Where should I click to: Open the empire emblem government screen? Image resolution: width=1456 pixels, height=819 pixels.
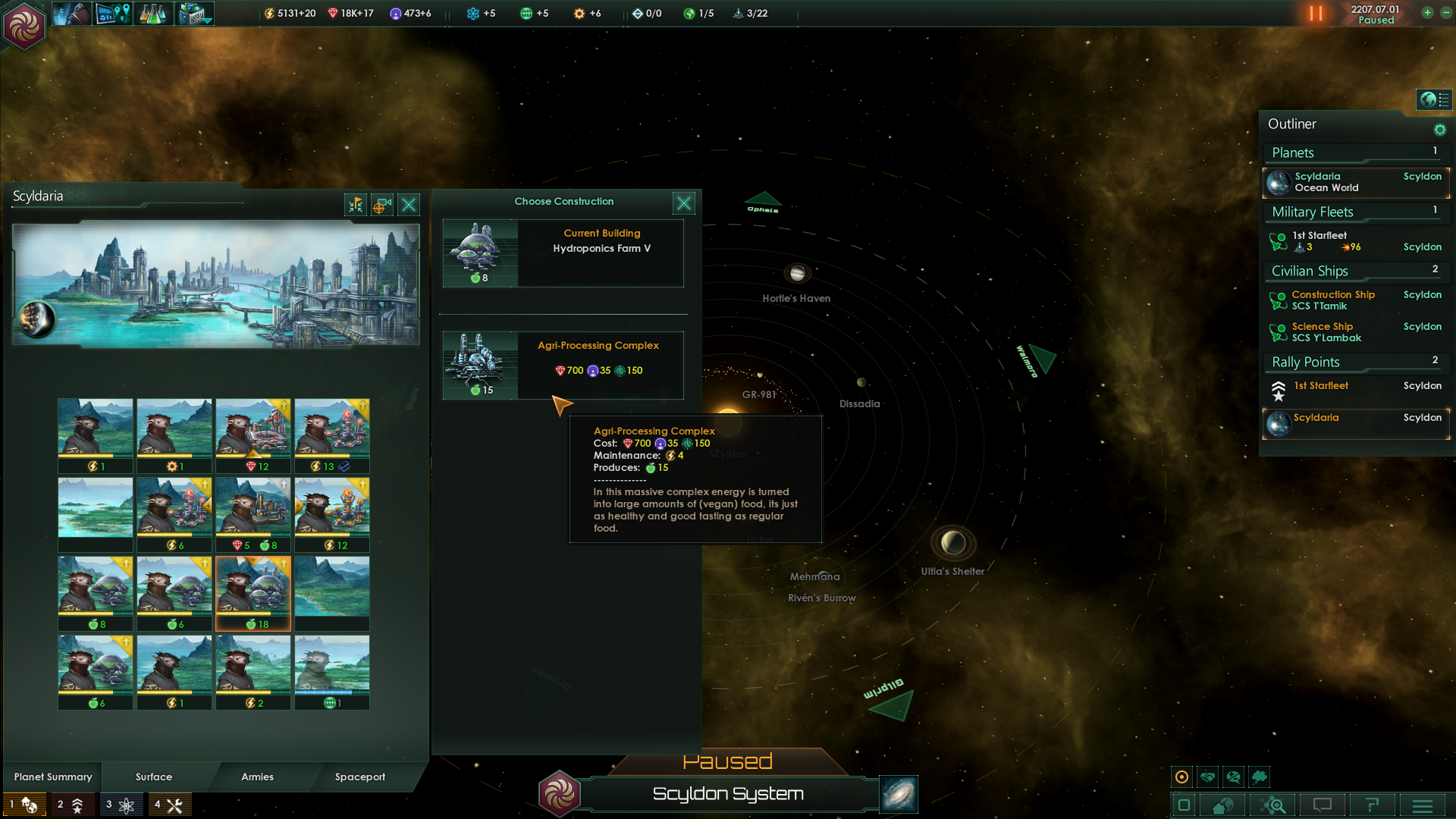24,25
